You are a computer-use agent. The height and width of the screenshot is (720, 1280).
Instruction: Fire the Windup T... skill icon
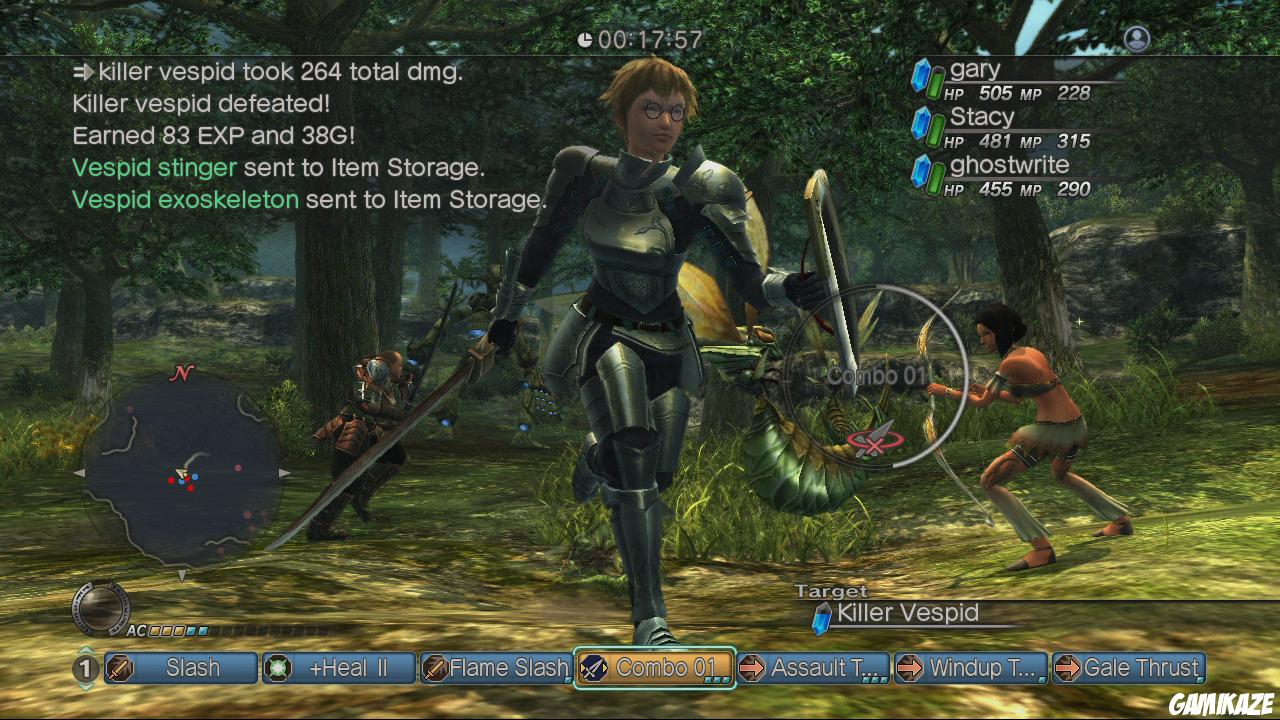[909, 668]
